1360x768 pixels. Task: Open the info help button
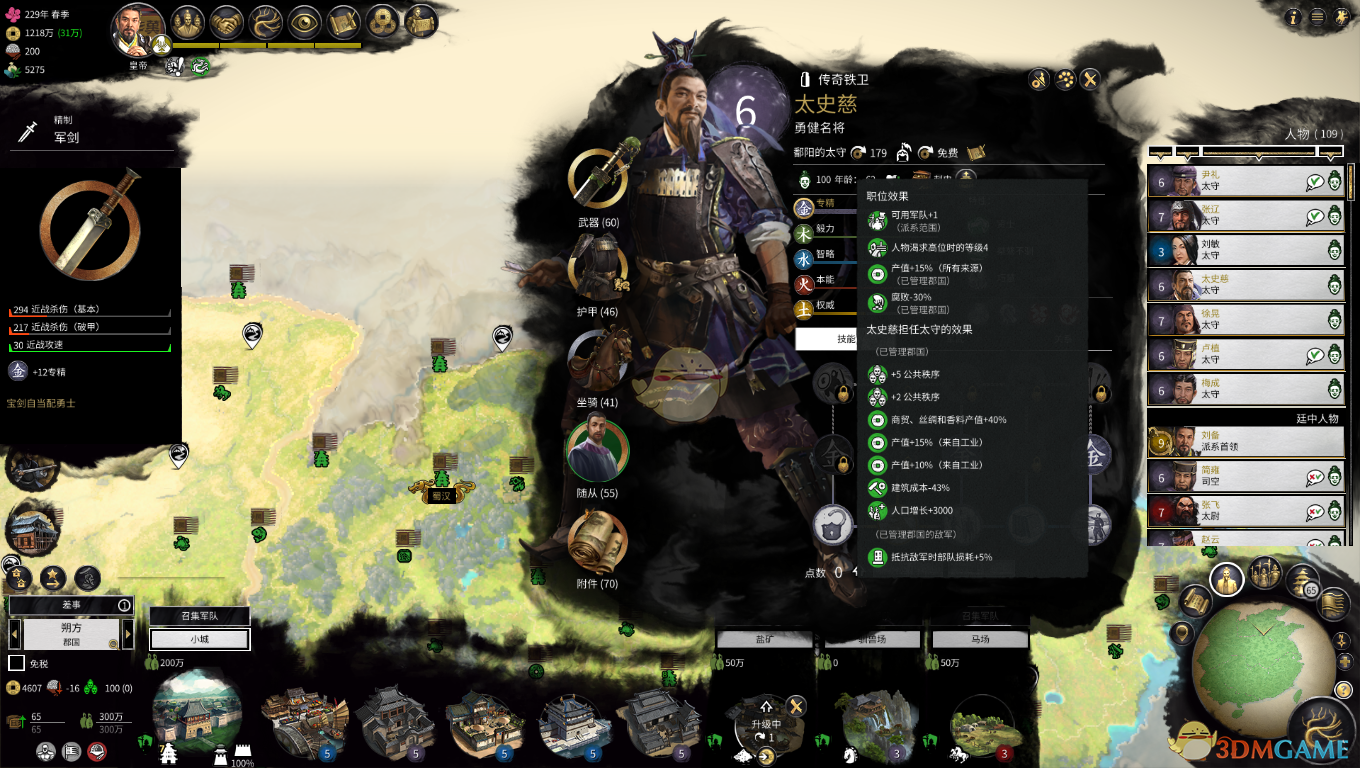tap(1294, 17)
